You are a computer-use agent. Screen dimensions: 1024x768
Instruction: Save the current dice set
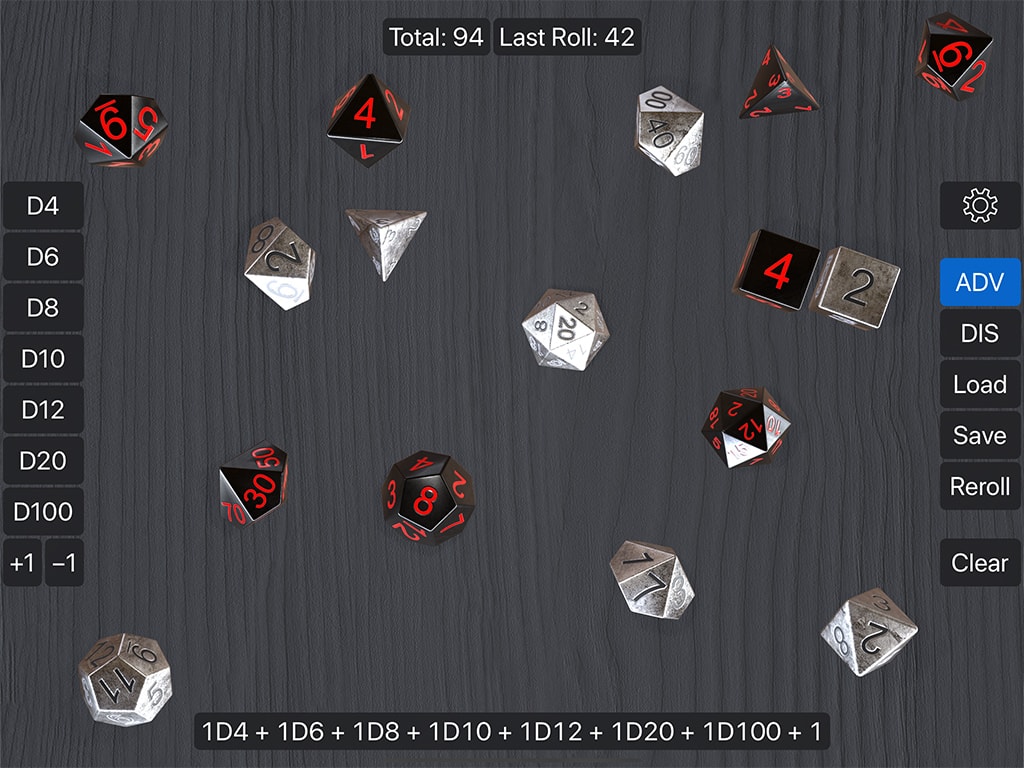tap(980, 435)
